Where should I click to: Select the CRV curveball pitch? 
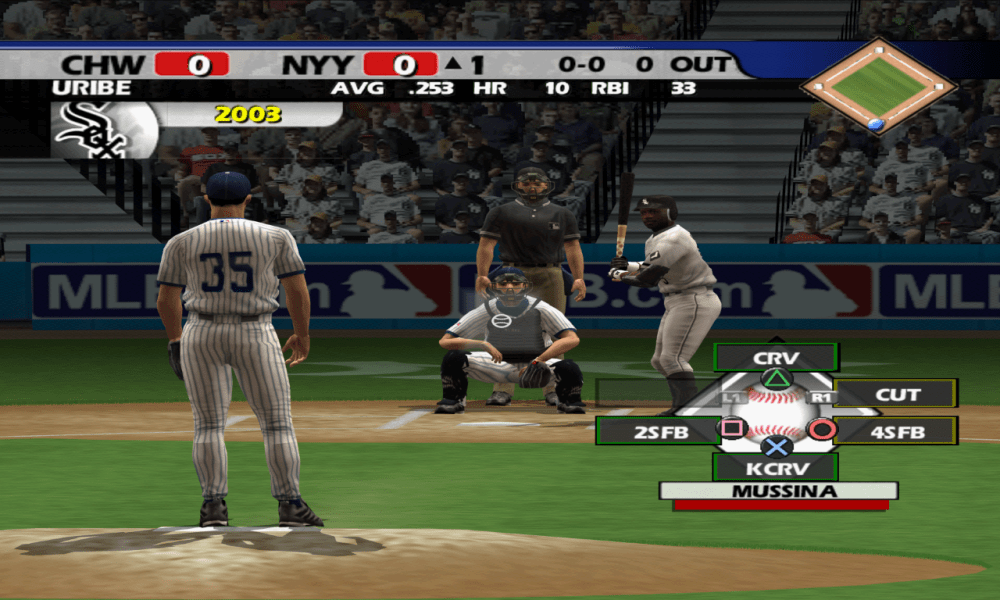[776, 358]
